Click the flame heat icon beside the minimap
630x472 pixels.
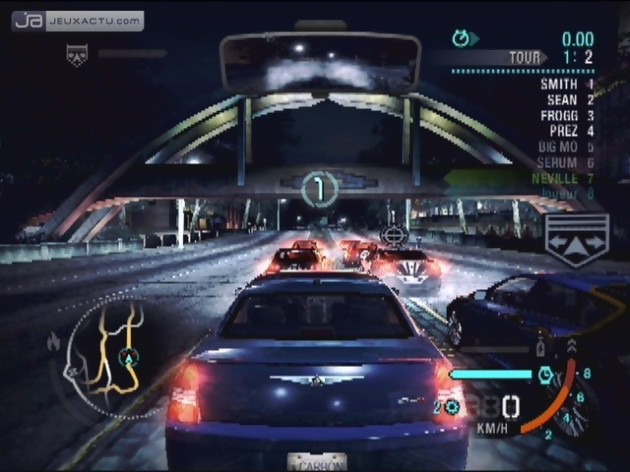pyautogui.click(x=53, y=343)
